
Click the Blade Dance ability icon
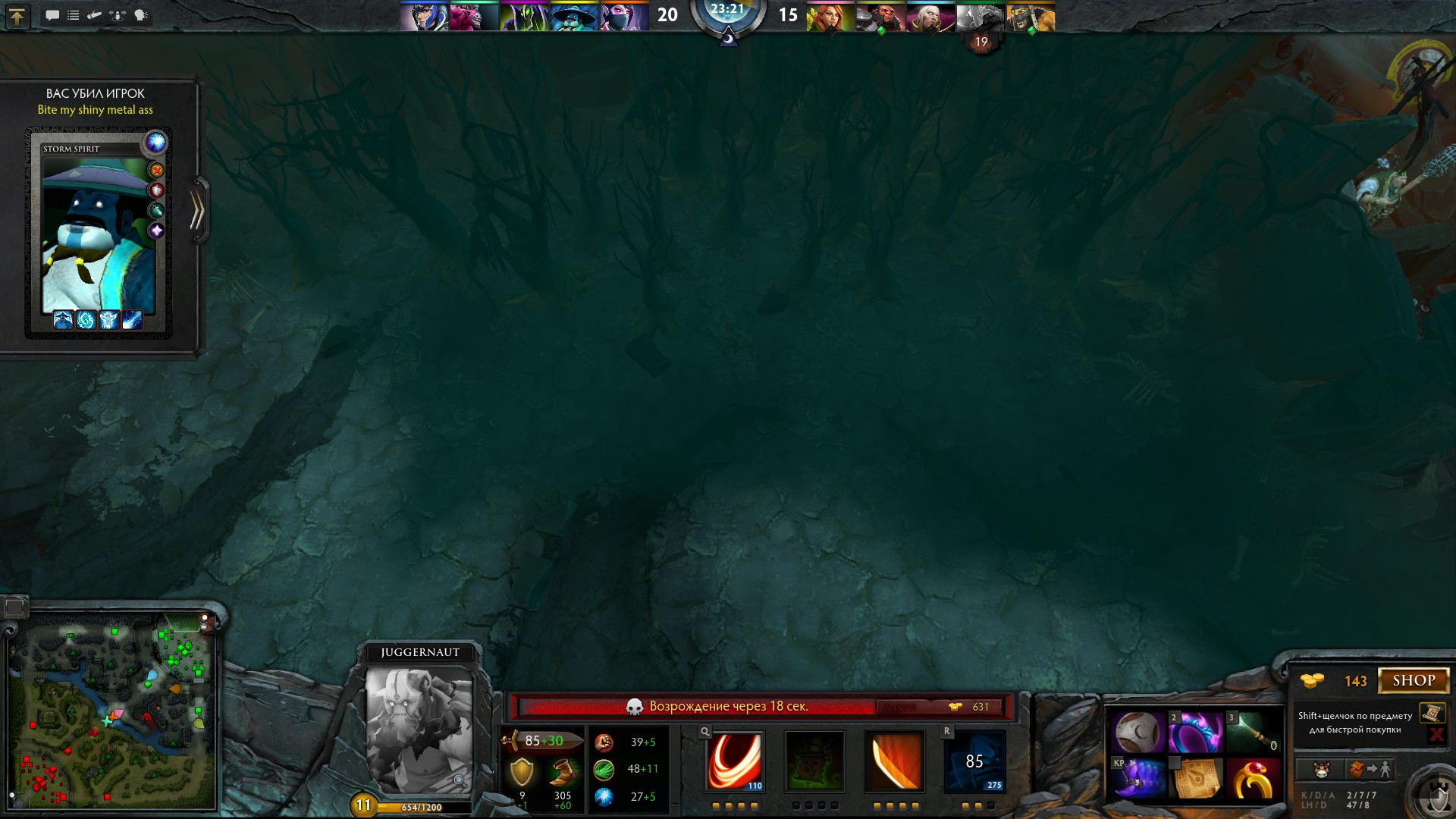(895, 761)
